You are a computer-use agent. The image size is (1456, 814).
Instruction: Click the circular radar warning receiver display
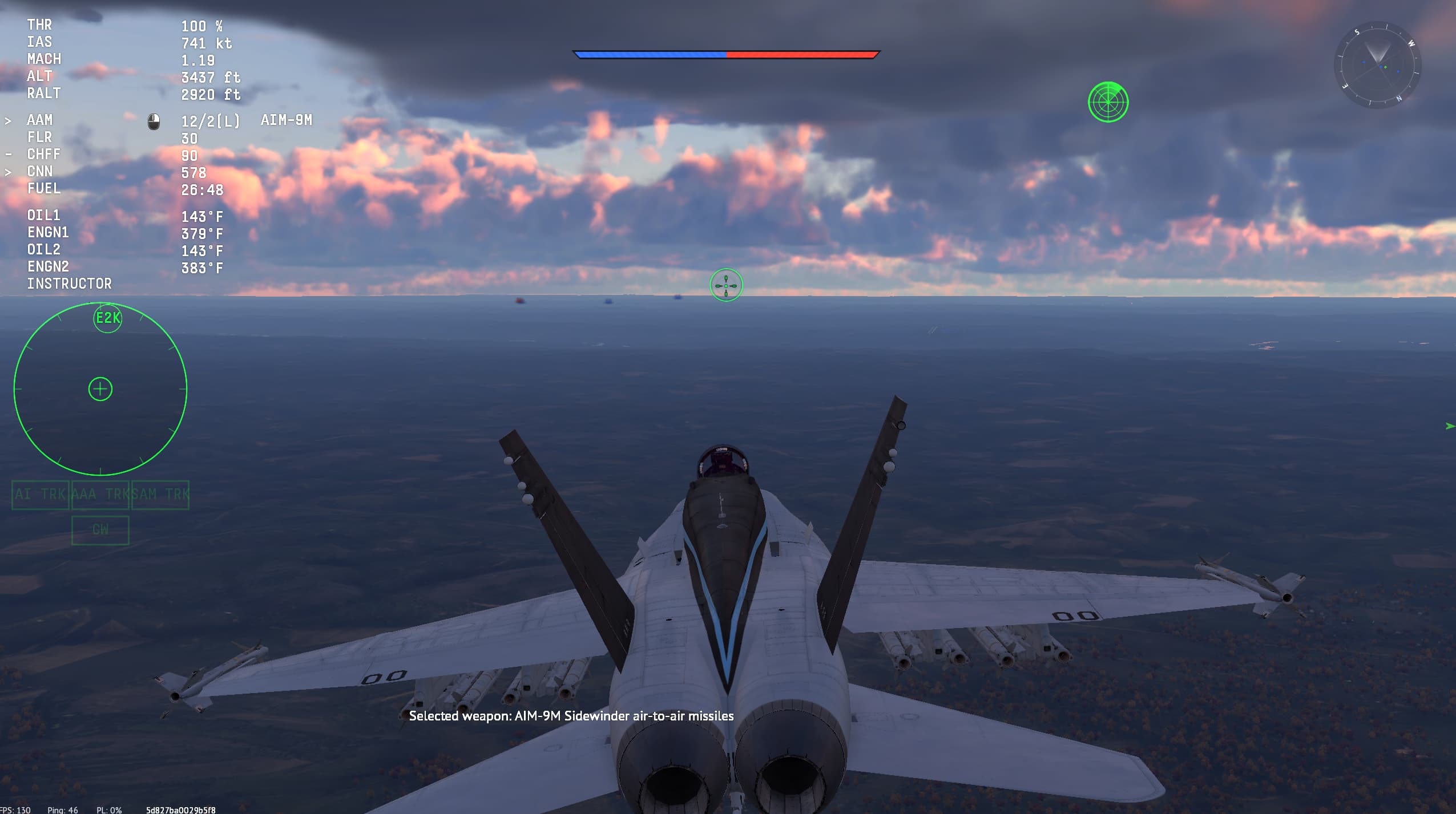(100, 389)
